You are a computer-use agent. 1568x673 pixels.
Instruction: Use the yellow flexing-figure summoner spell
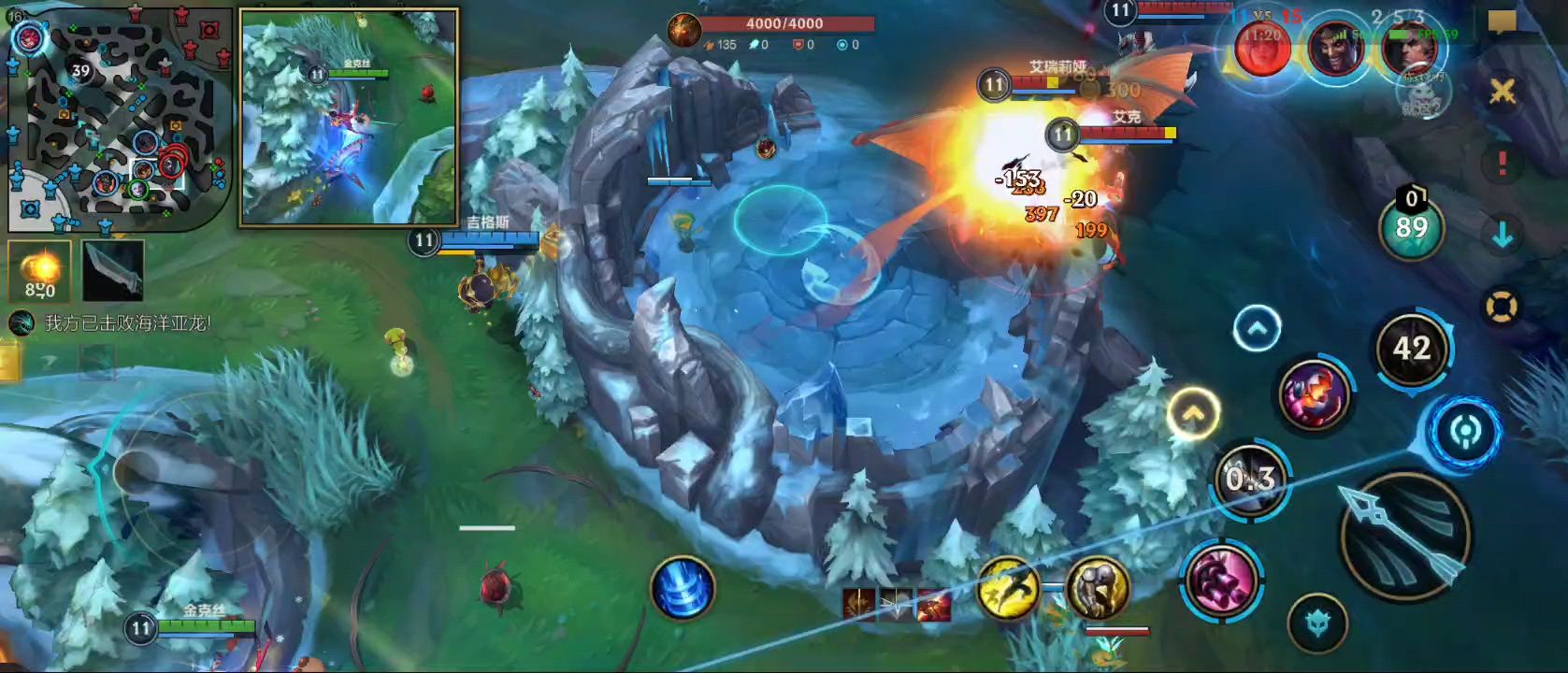coord(1097,588)
